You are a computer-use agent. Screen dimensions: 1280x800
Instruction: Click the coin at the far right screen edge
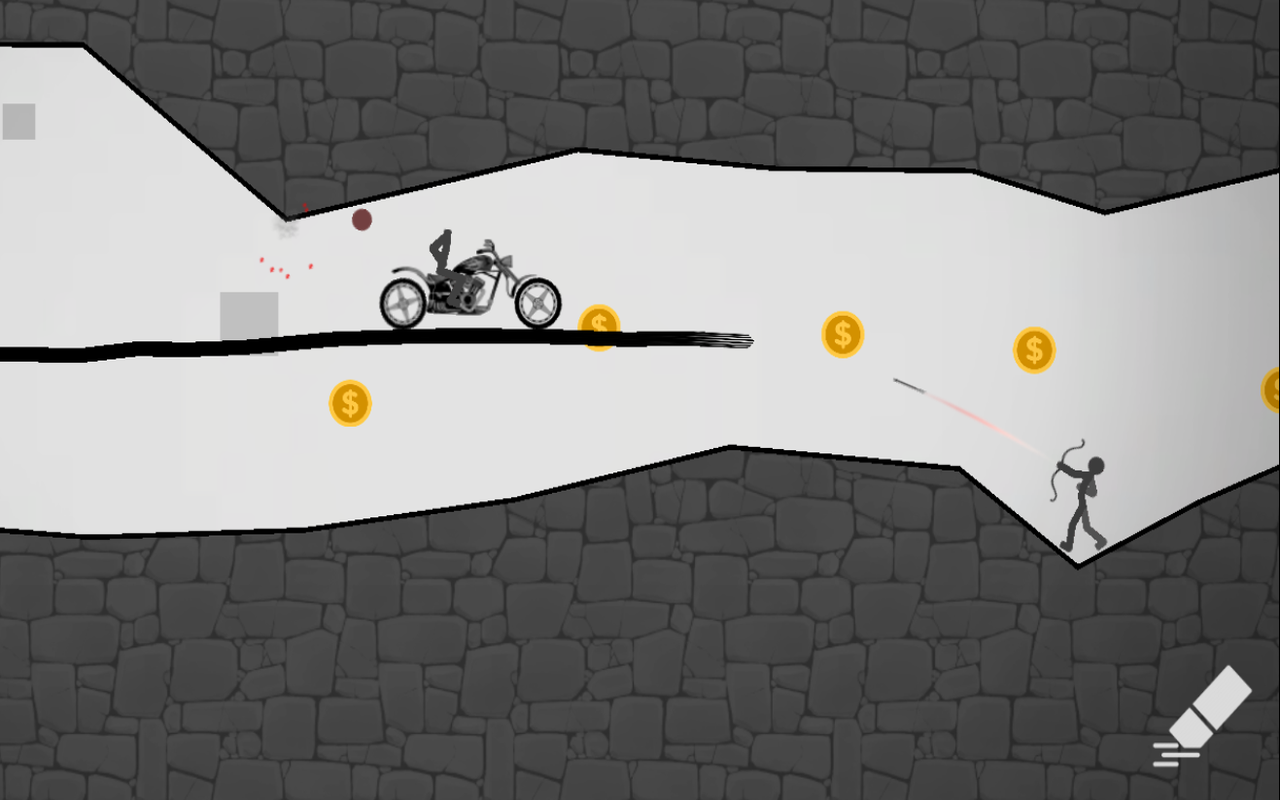pos(1273,390)
